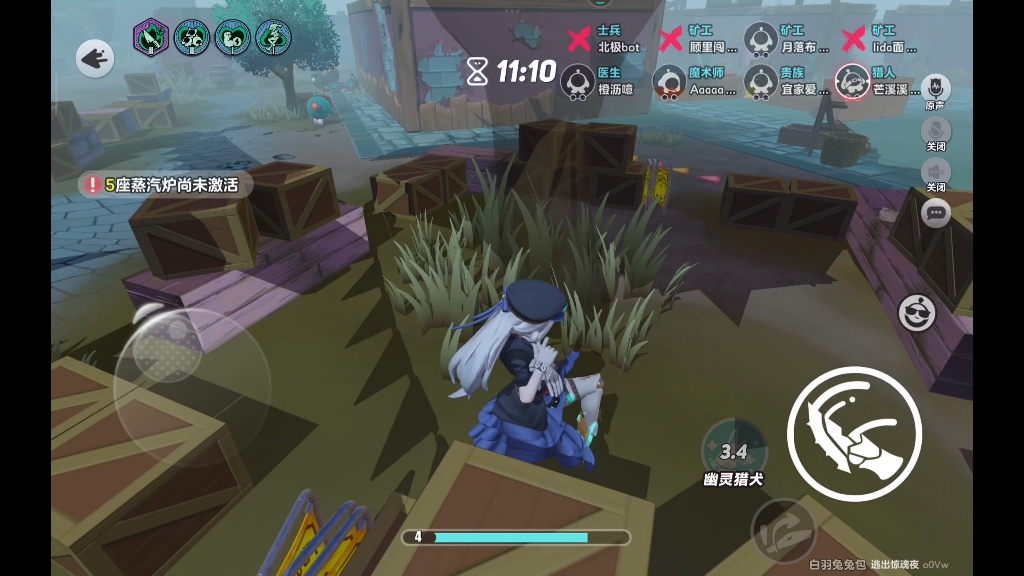
Task: Select hunter player 芒溪溪
Action: pos(852,80)
